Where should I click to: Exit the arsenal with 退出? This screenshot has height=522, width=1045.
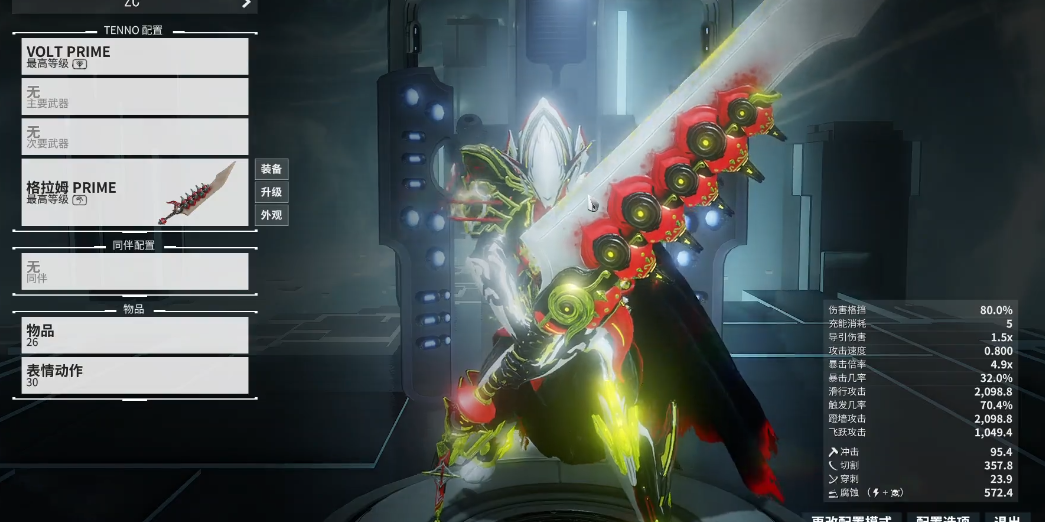click(x=1006, y=518)
